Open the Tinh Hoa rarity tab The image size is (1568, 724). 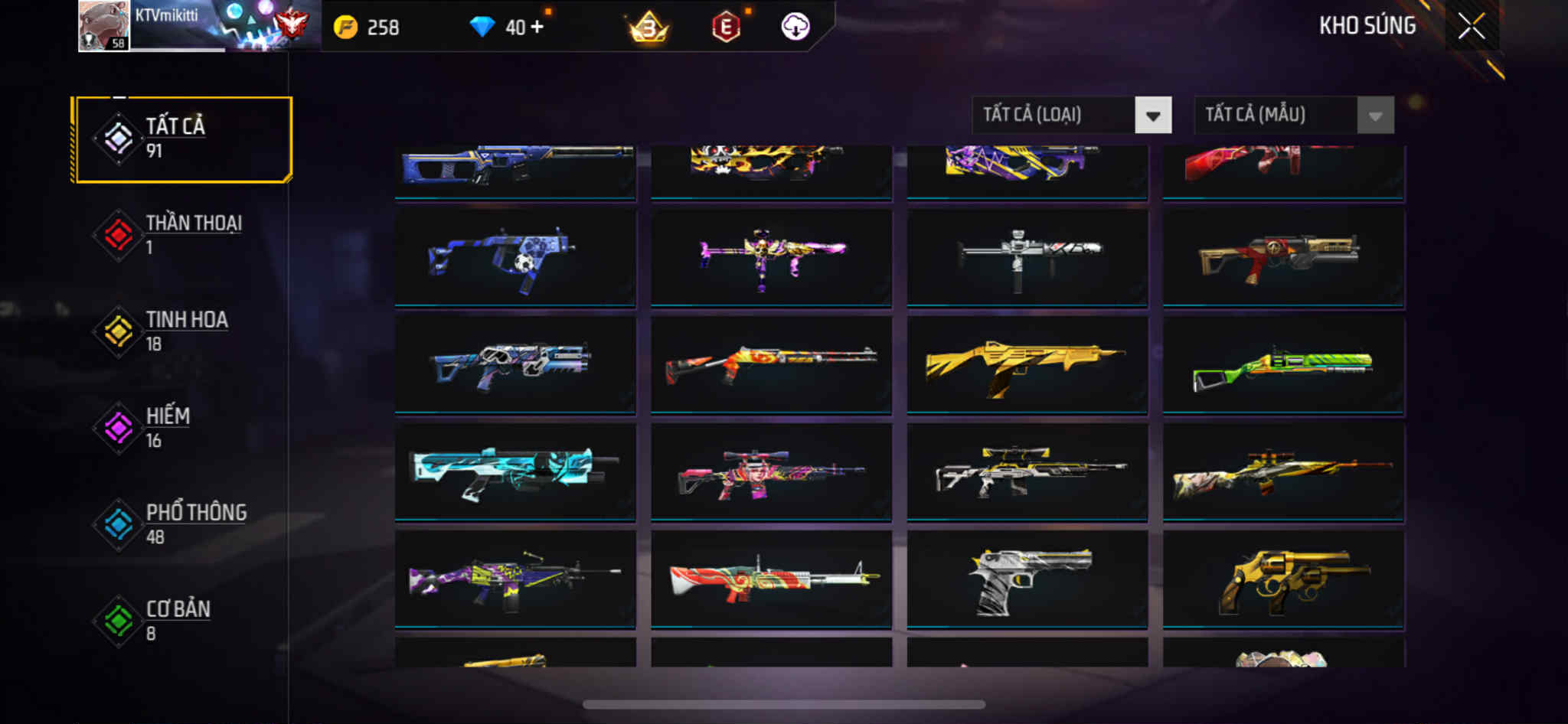[x=182, y=331]
